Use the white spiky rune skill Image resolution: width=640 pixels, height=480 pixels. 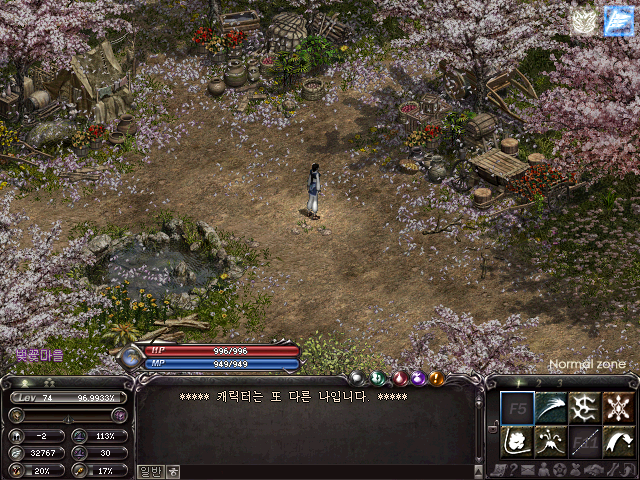(x=585, y=408)
